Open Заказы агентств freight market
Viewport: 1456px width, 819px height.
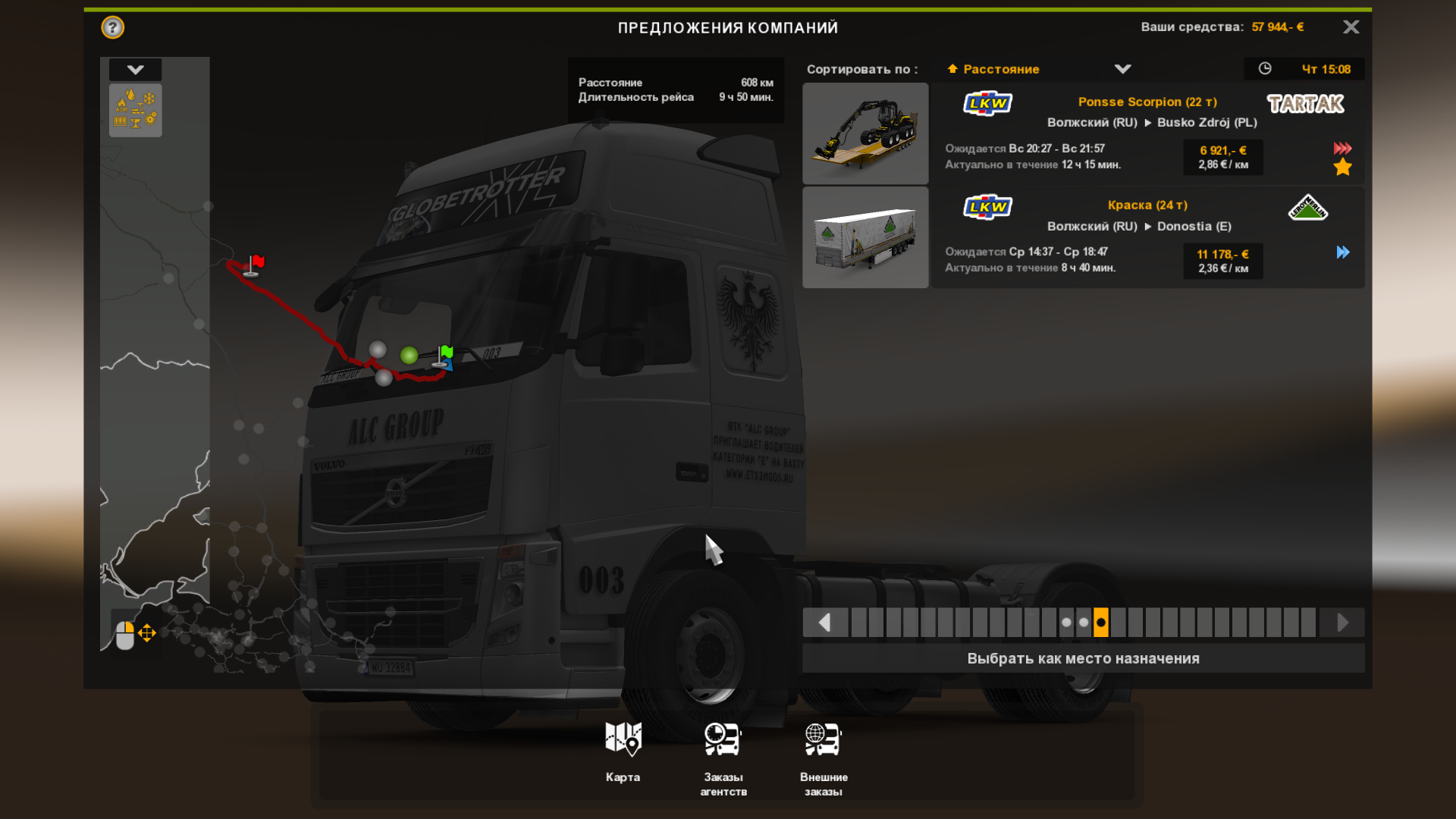723,758
